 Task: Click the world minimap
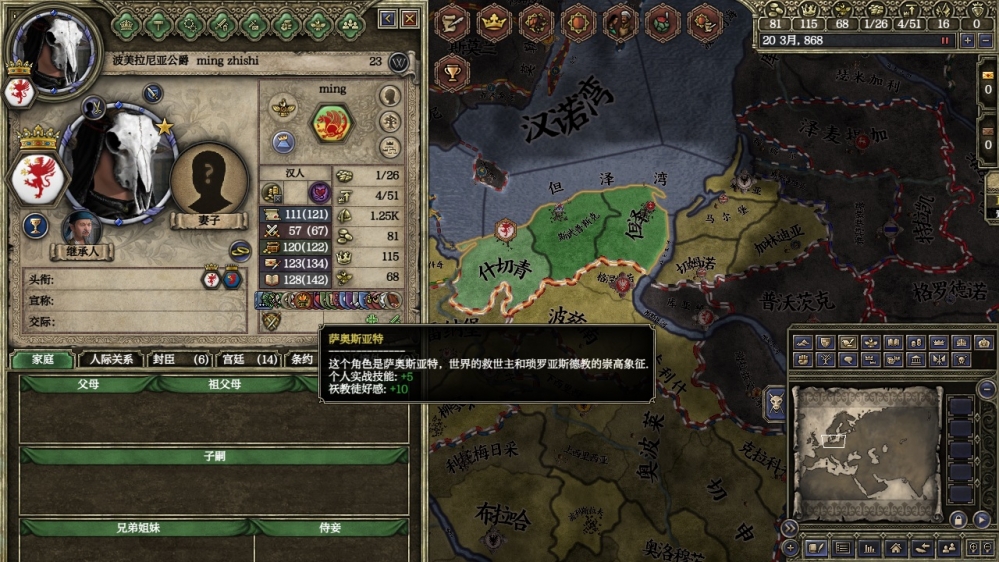[x=866, y=453]
